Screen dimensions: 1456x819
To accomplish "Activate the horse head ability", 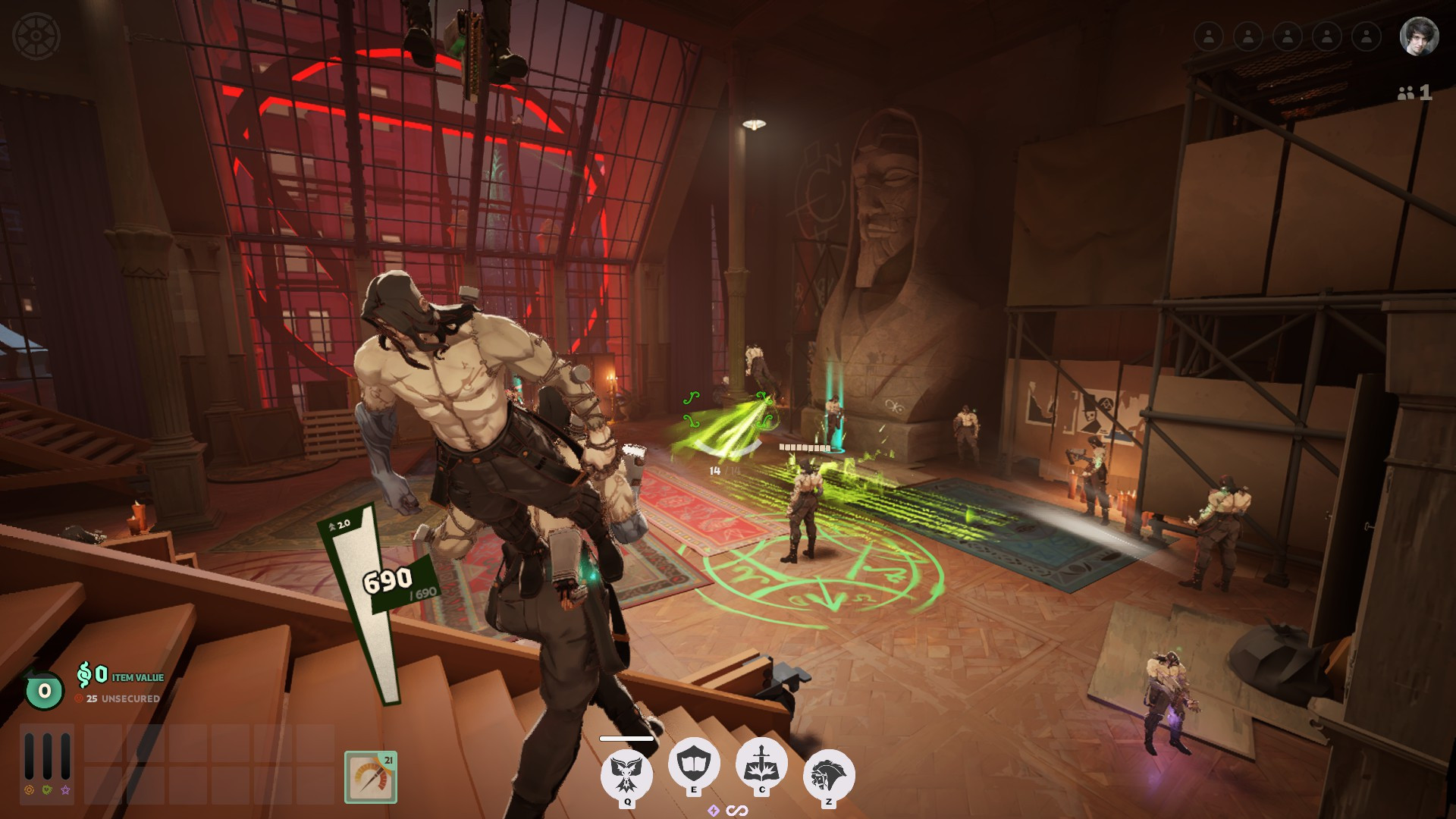I will pos(828,774).
